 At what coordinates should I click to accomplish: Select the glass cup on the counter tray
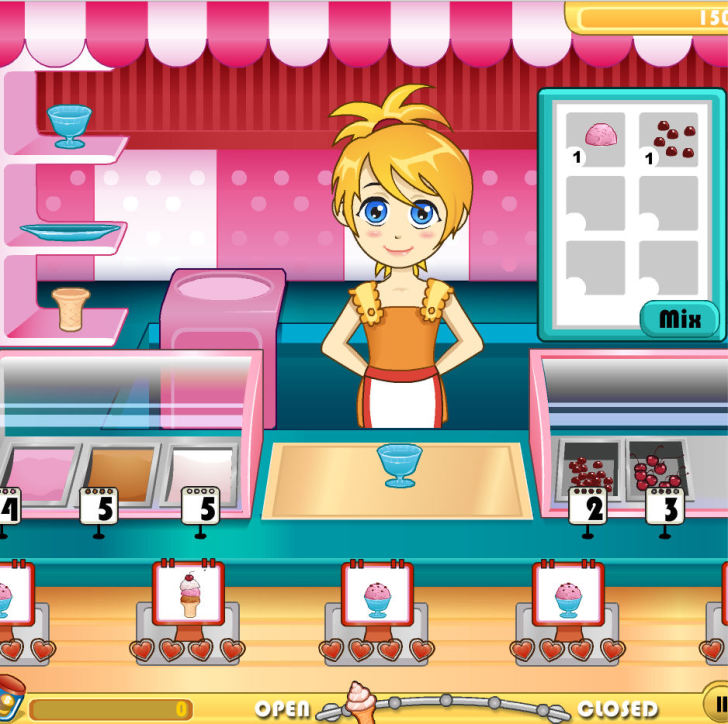[x=398, y=464]
